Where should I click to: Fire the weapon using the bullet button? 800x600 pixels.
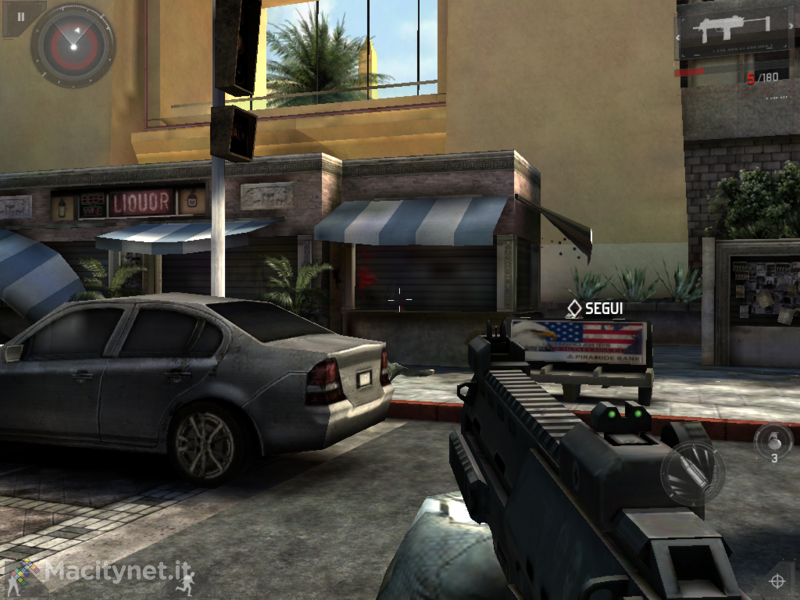[x=692, y=472]
